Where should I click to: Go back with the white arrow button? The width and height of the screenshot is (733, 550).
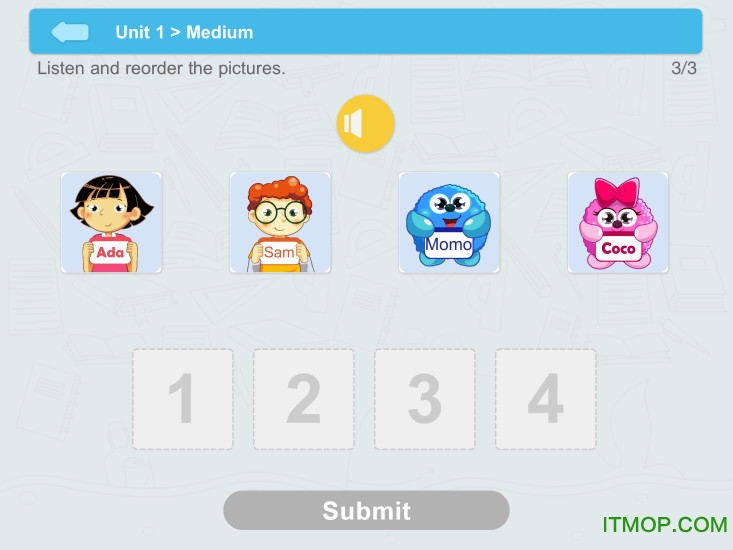pyautogui.click(x=70, y=32)
